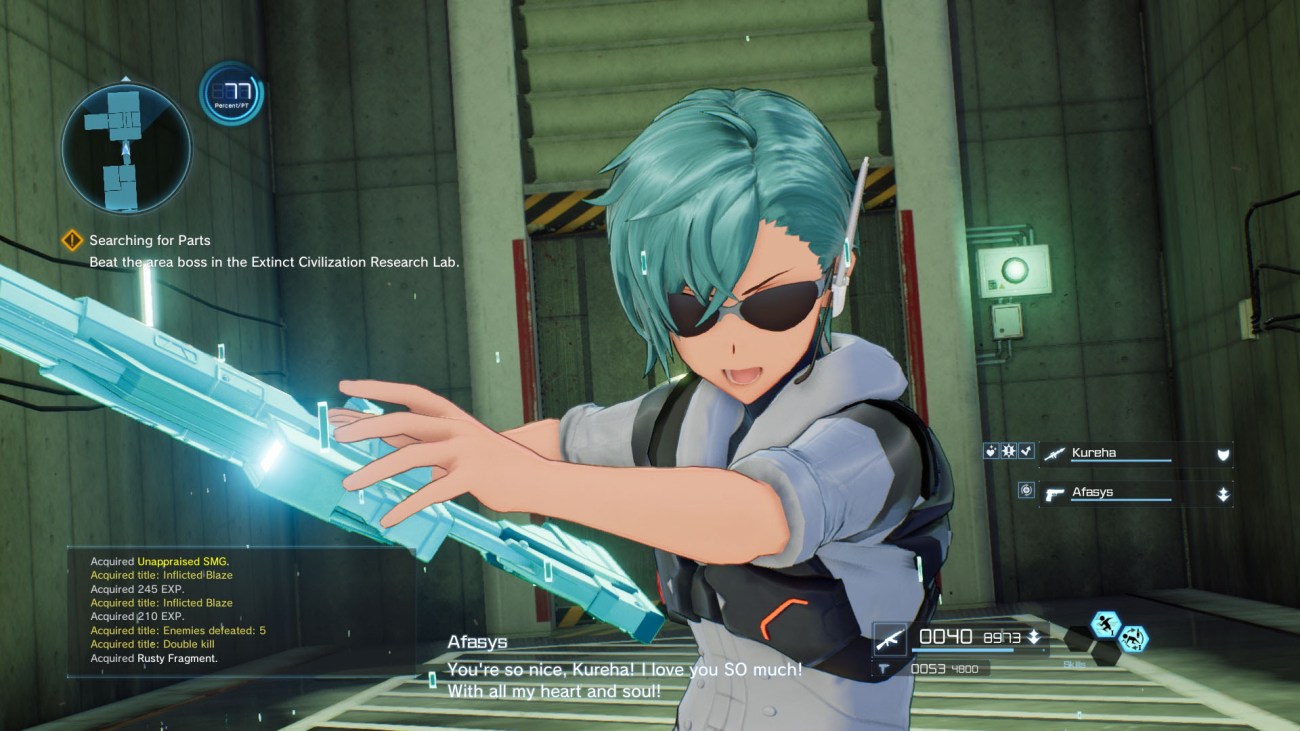Expand the double-arrow chevron on Afasys's bar
Image resolution: width=1300 pixels, height=731 pixels.
(x=1222, y=495)
